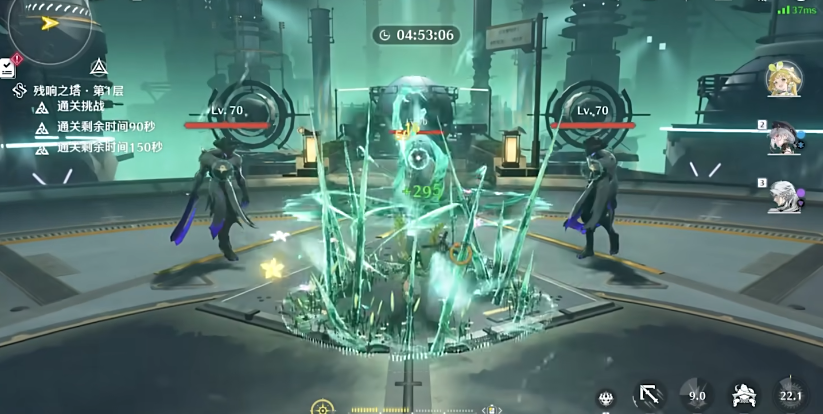
Task: Select the blonde character portrait
Action: click(x=781, y=79)
